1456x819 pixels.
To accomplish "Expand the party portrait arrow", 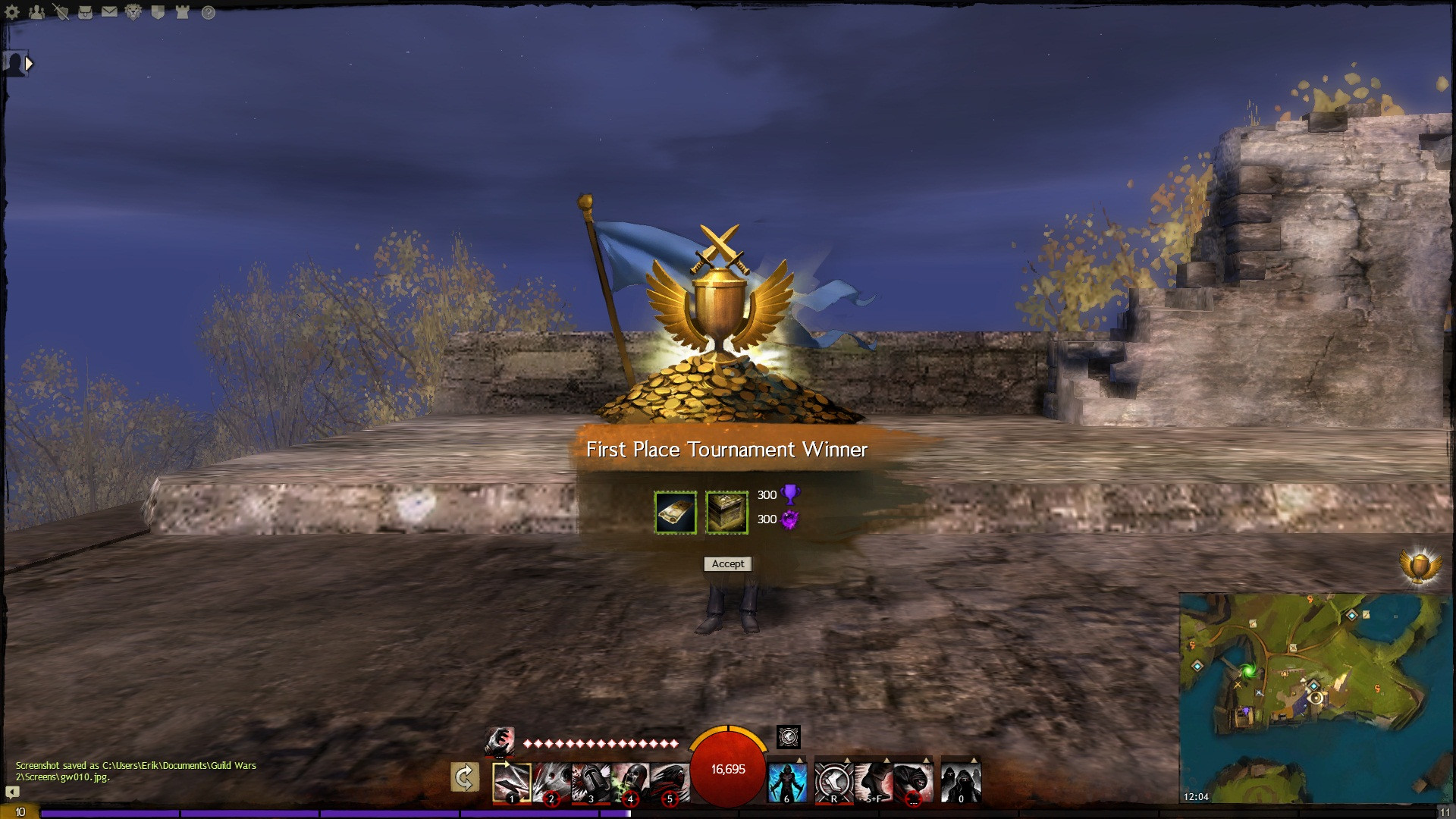I will click(x=29, y=64).
